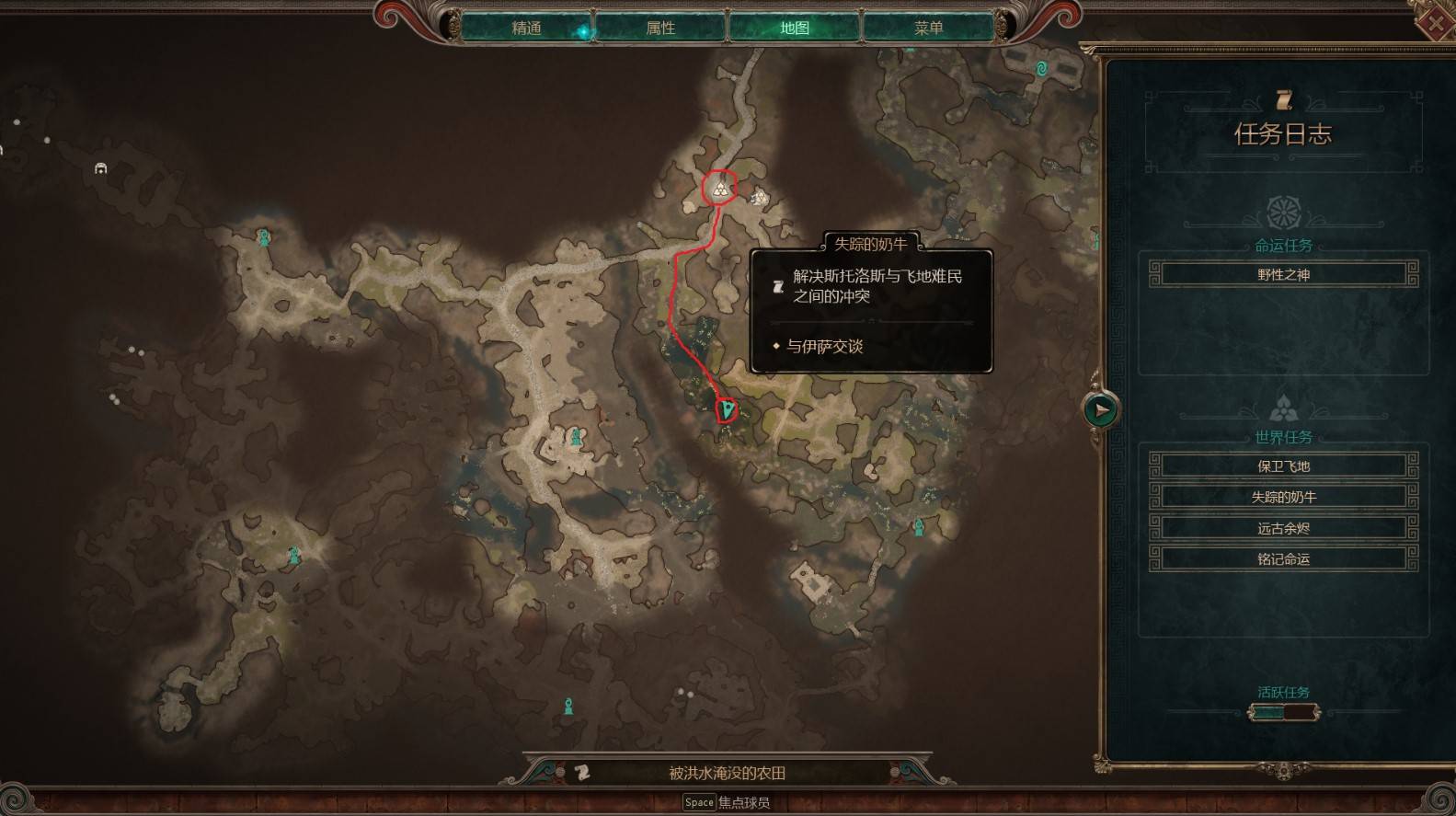Click the white cave entrance map icon

pyautogui.click(x=101, y=168)
